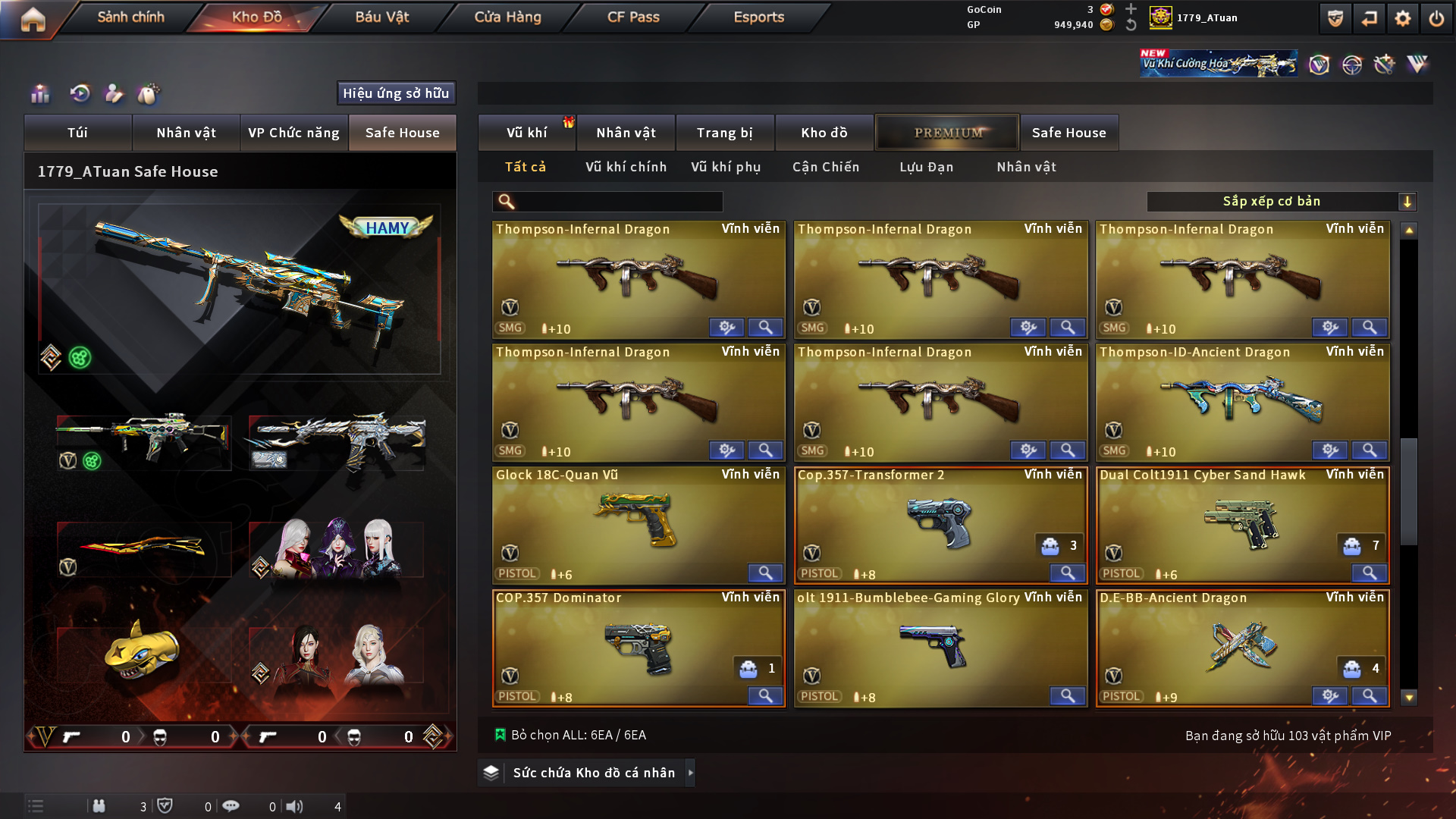The height and width of the screenshot is (819, 1456).
Task: Open settings via the gear icon
Action: (1402, 19)
